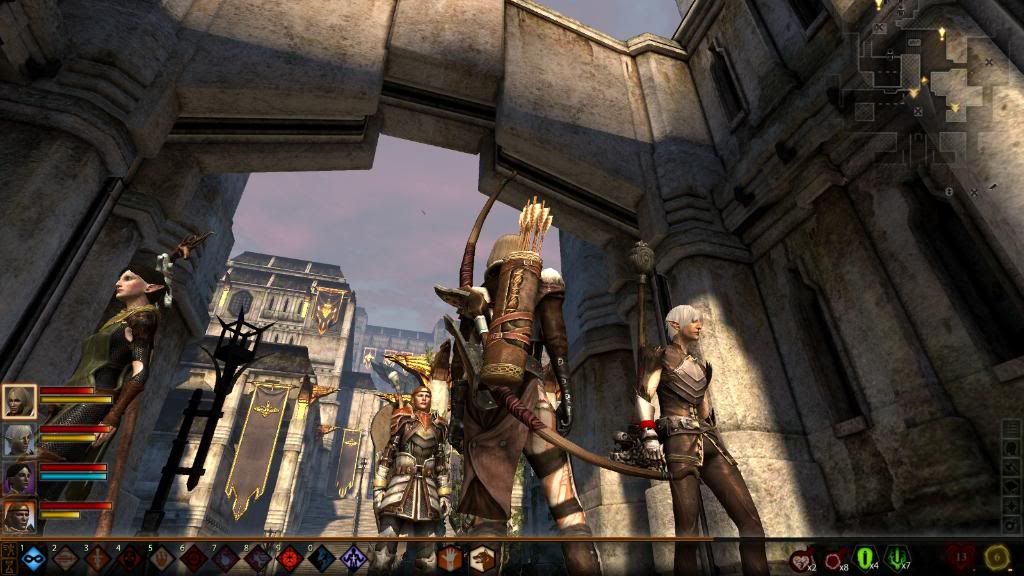
Task: Select the dark-haired mage's party portrait
Action: (21, 478)
